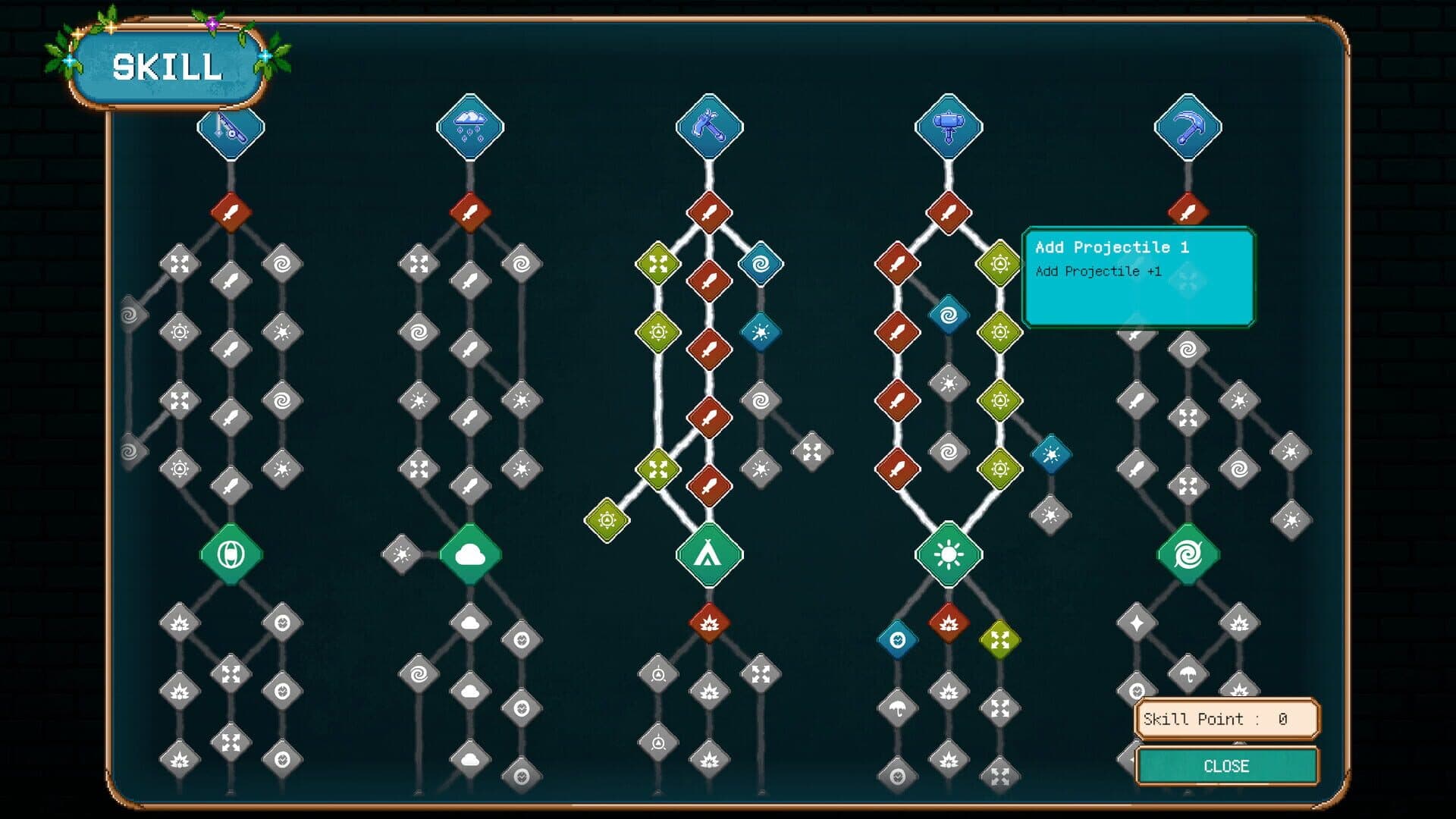Image resolution: width=1456 pixels, height=819 pixels.
Task: Select the crossed tools skill tree icon
Action: (708, 128)
